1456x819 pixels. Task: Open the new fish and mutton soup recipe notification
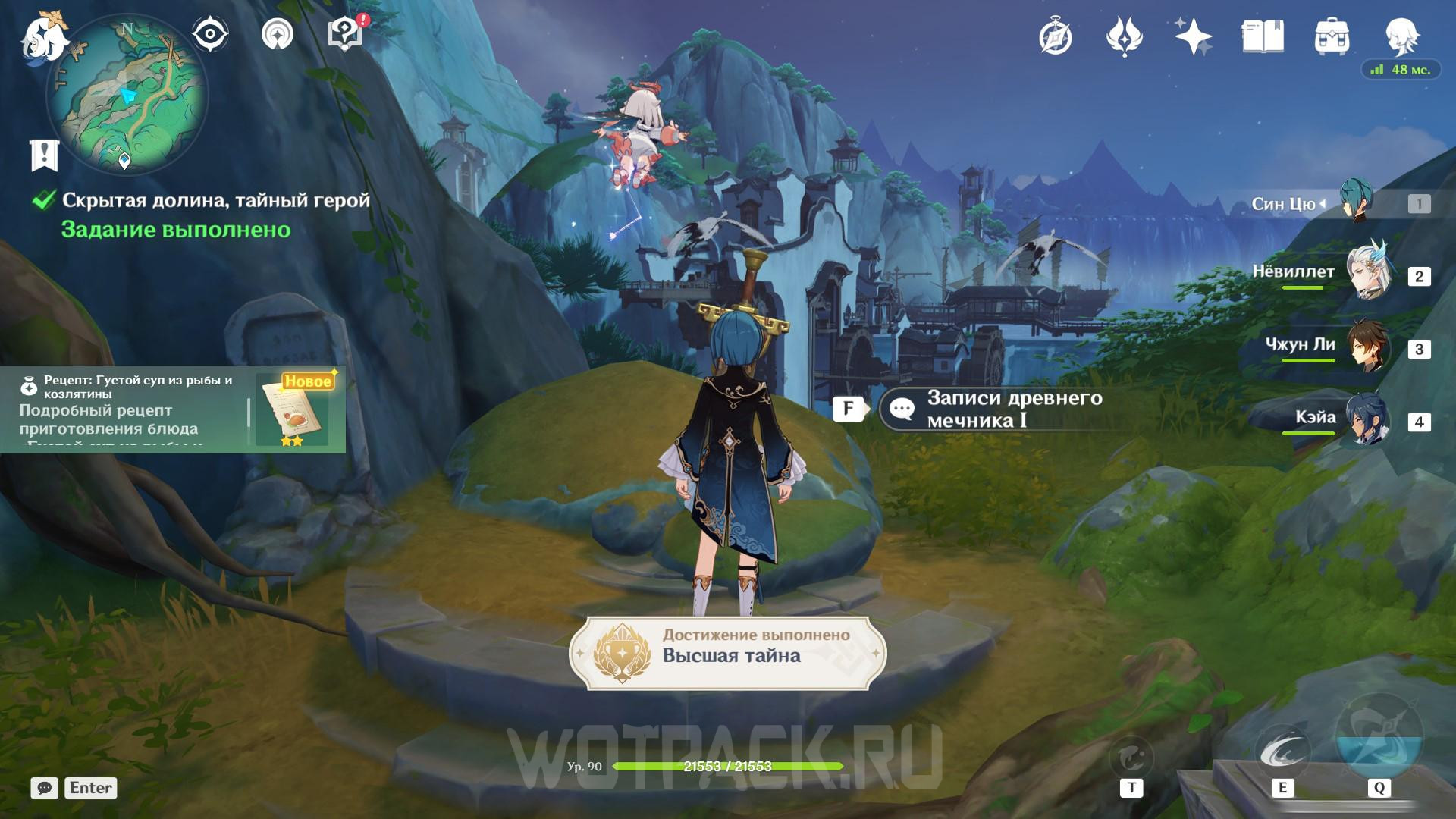point(173,409)
